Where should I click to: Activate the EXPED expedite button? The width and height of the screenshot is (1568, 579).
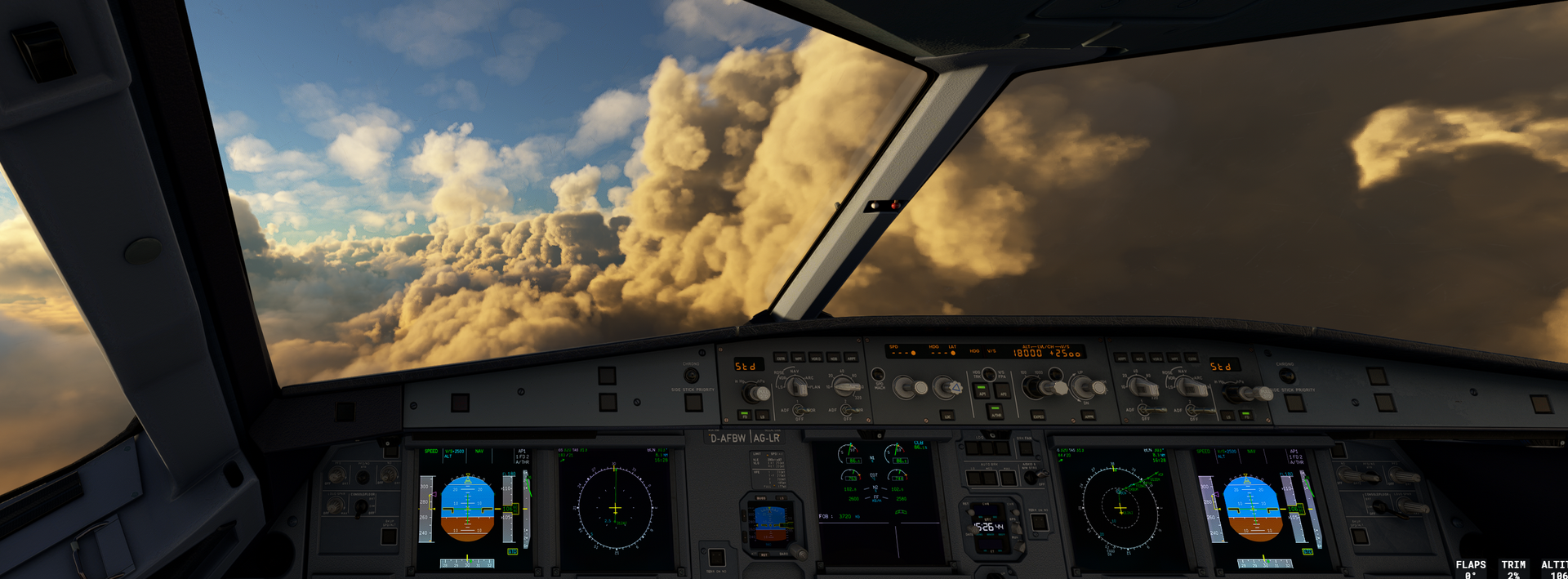pyautogui.click(x=1039, y=416)
